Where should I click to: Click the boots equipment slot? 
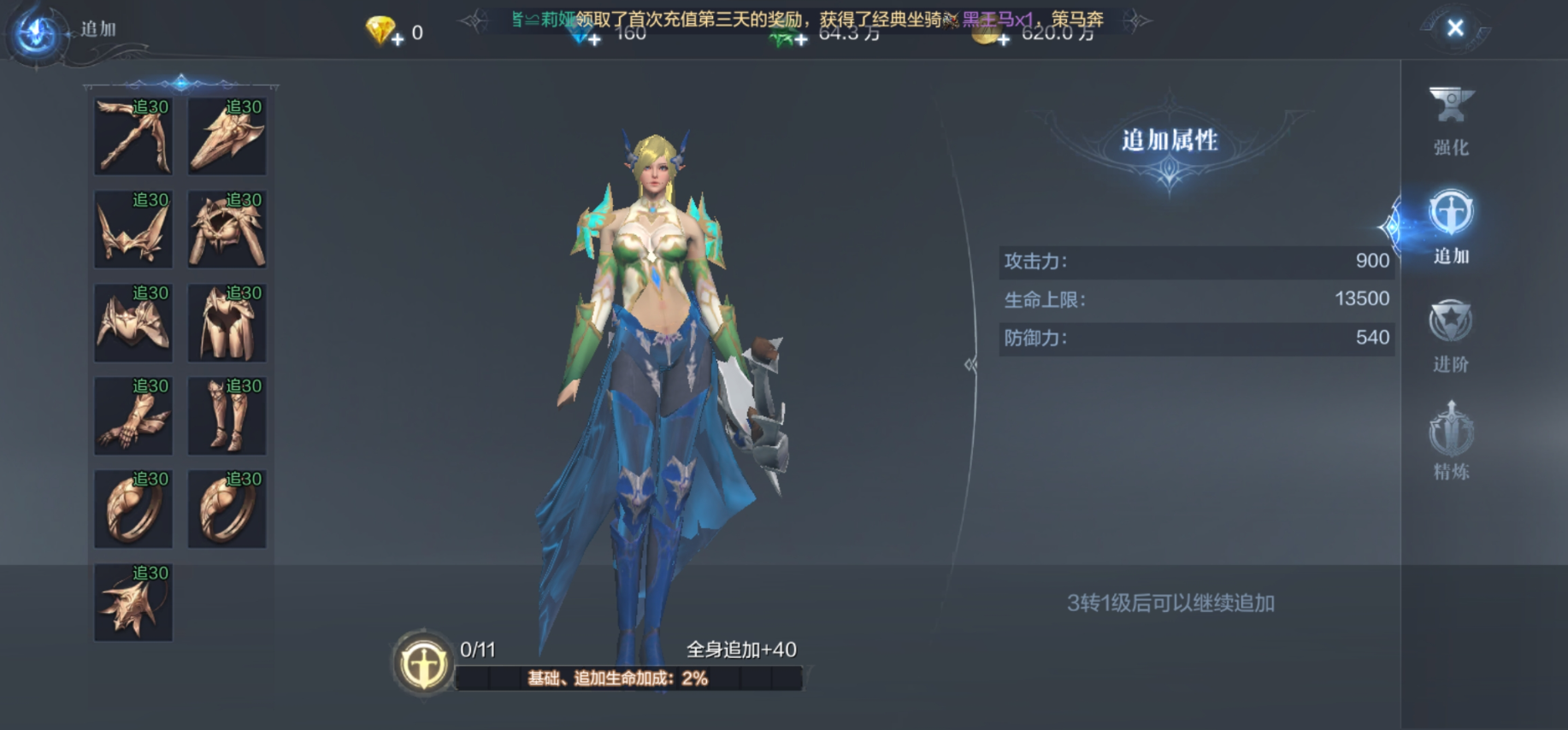pyautogui.click(x=227, y=415)
